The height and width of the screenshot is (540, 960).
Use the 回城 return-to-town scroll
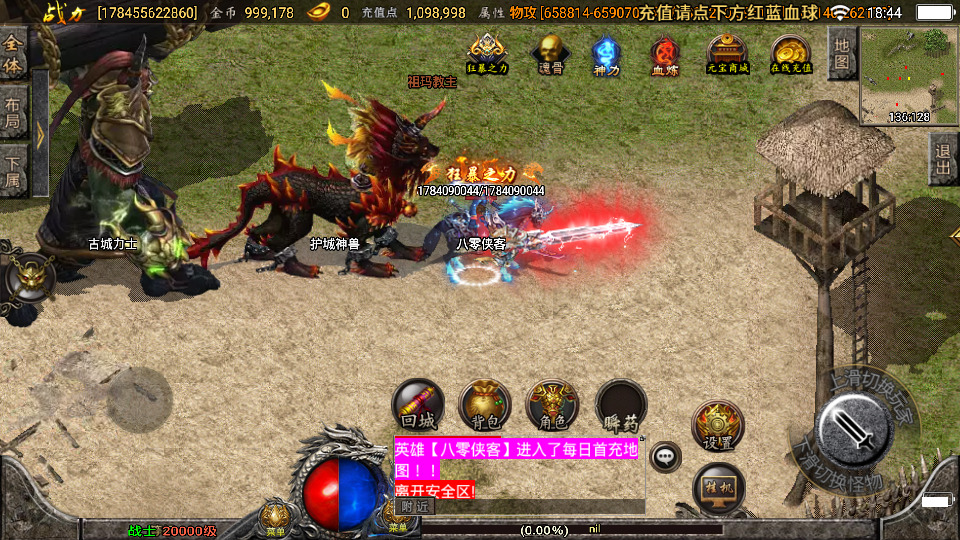417,405
